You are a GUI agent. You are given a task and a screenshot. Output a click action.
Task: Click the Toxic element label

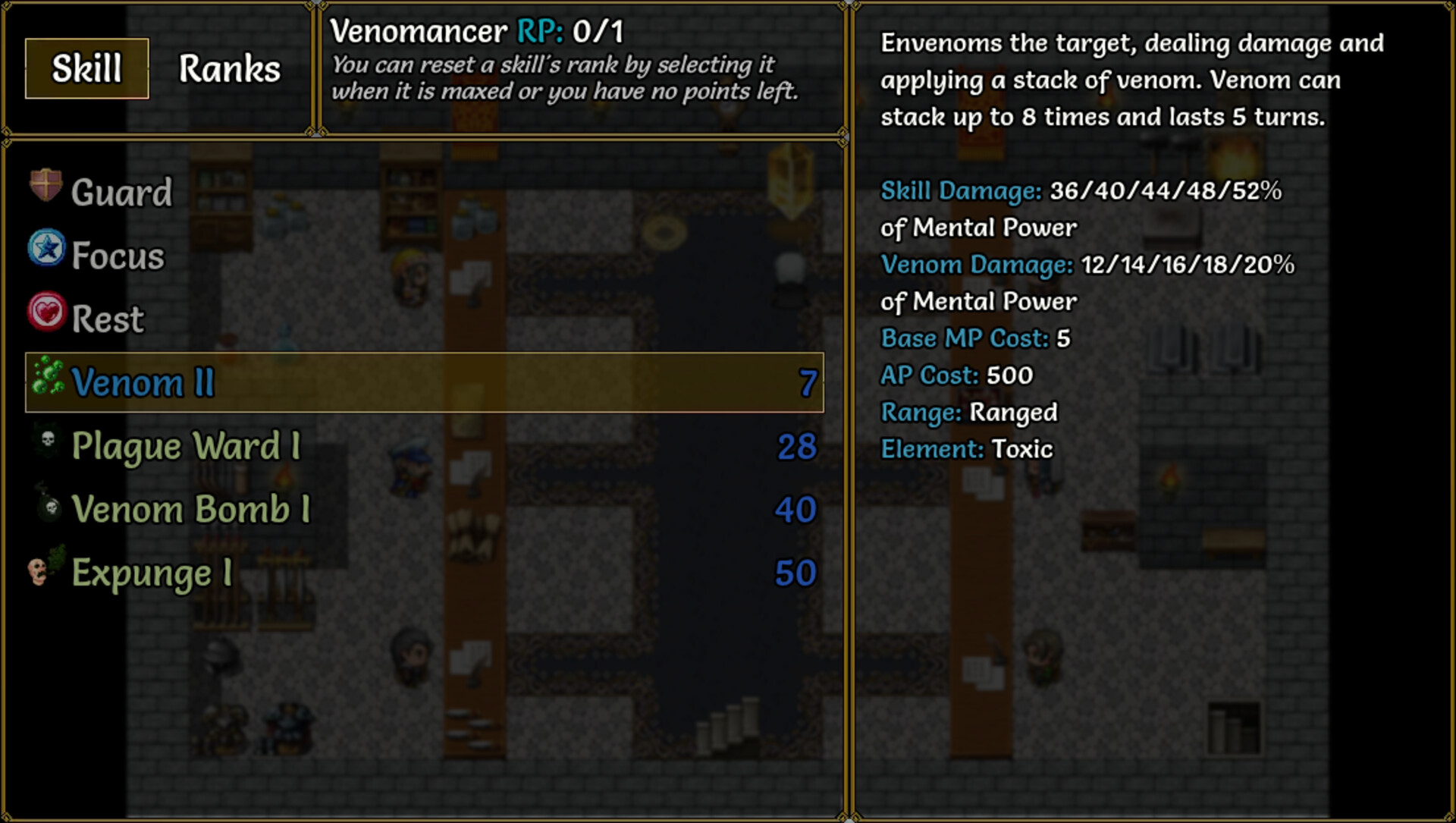coord(1022,449)
